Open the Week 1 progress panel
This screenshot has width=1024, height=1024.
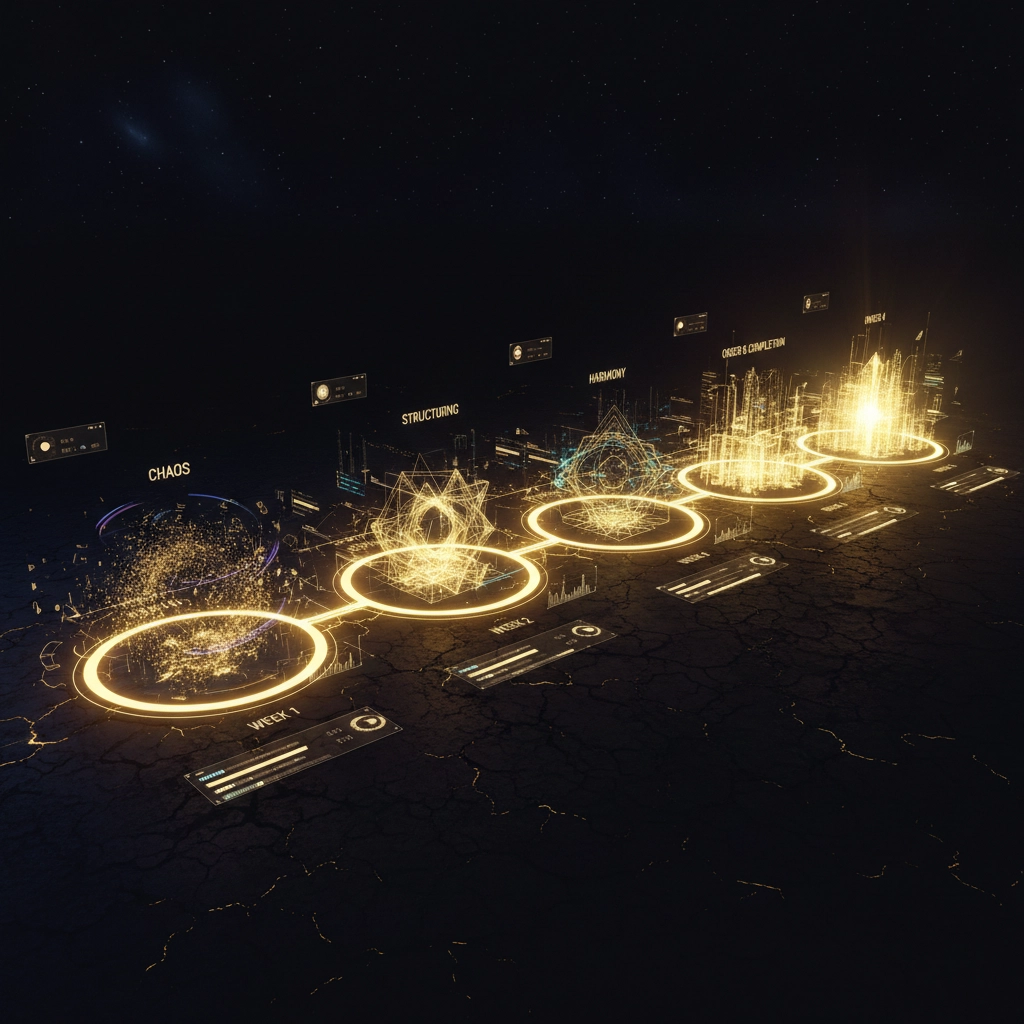tap(293, 755)
